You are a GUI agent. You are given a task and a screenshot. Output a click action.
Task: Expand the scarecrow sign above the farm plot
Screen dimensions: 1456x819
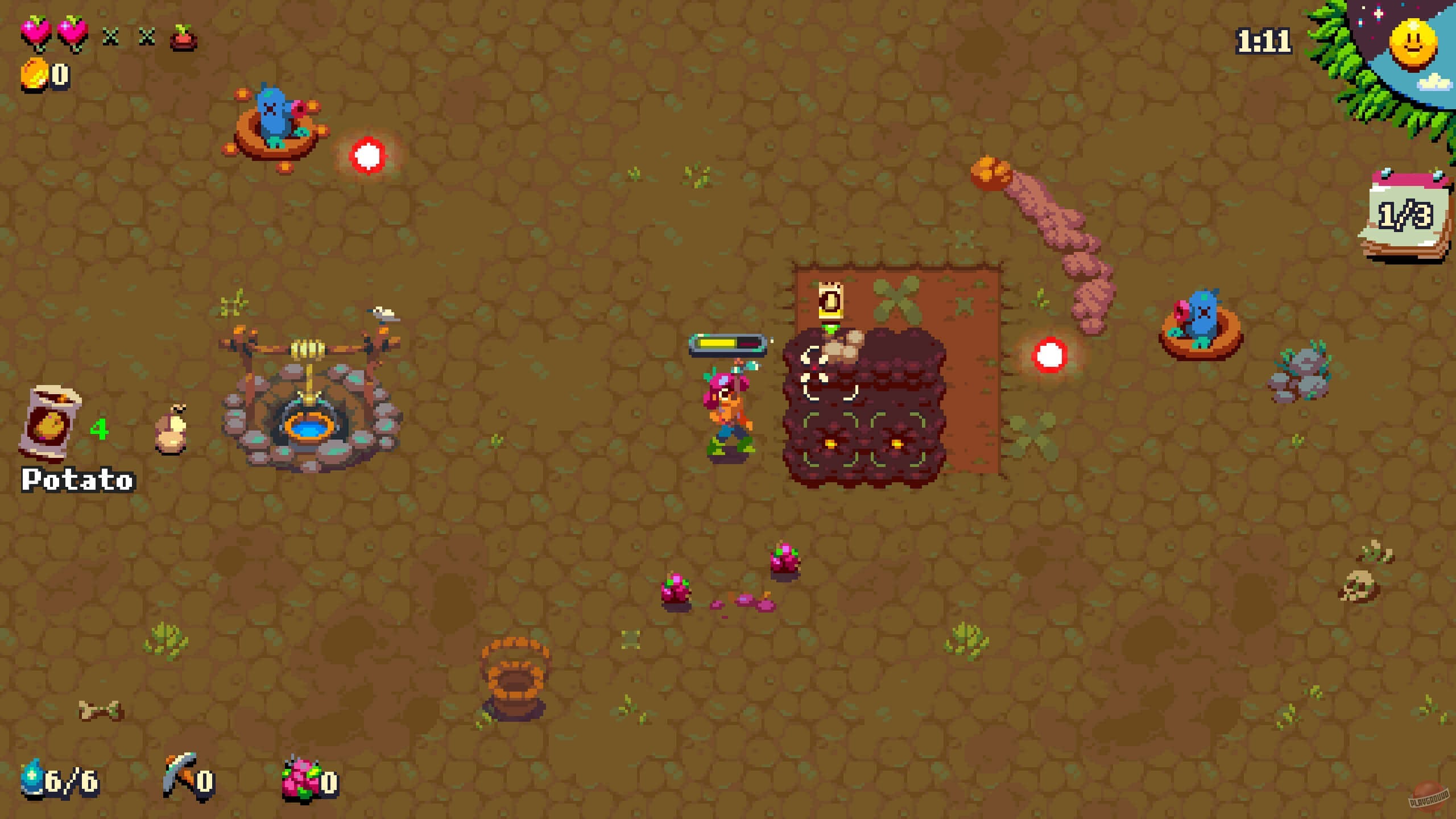[830, 299]
